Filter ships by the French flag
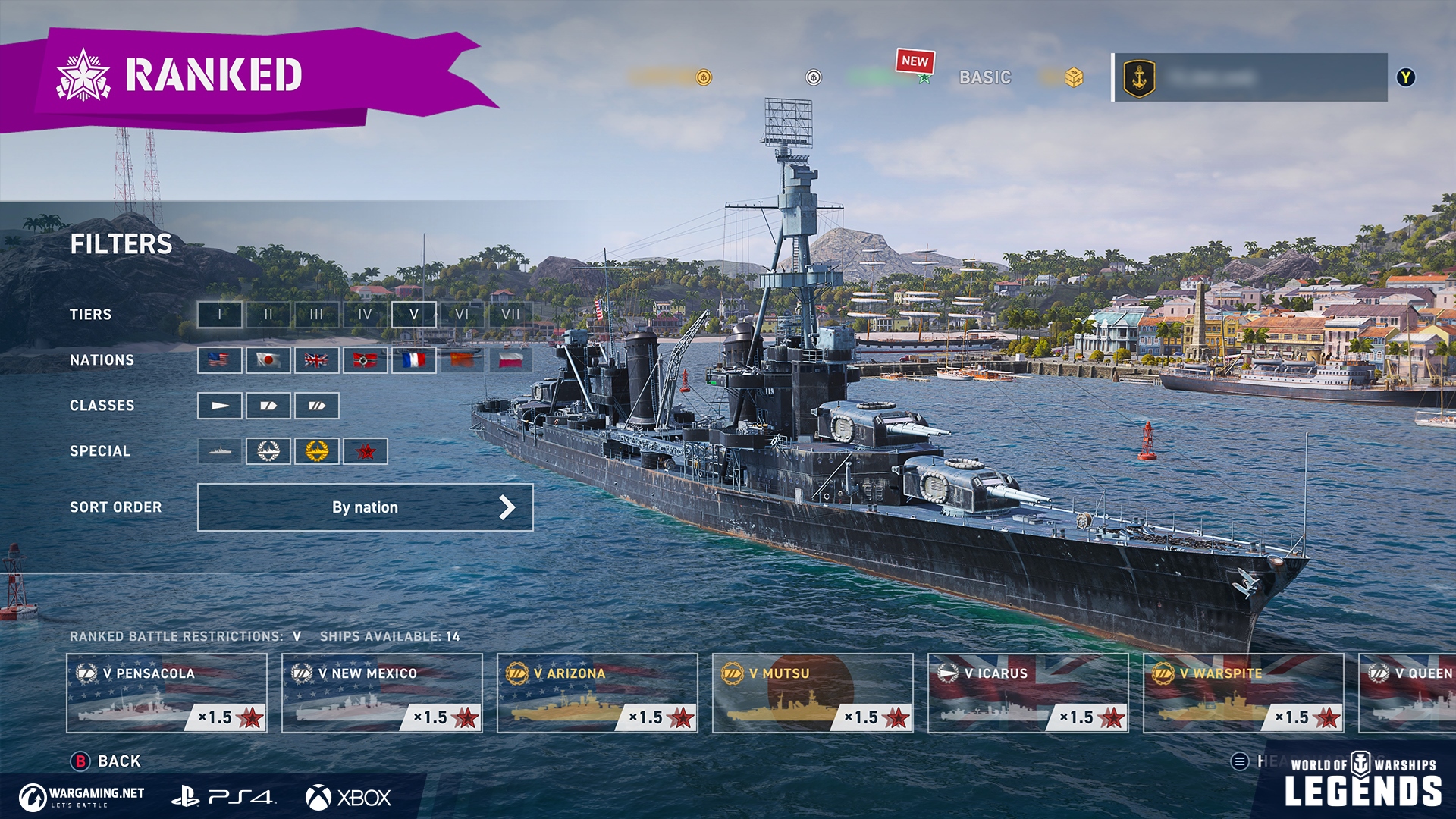 (x=413, y=360)
